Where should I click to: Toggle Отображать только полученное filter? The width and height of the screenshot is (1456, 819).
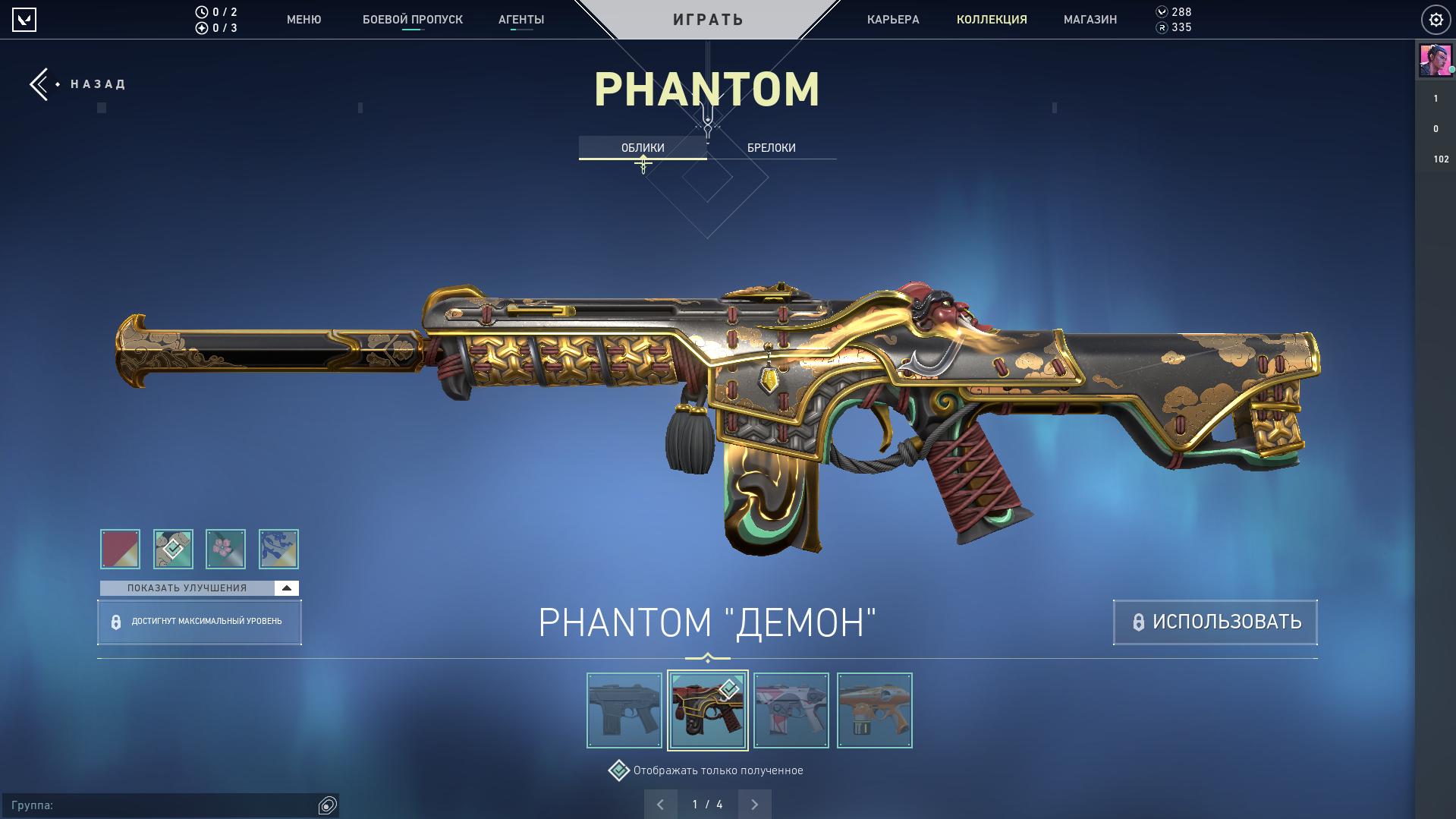(619, 770)
